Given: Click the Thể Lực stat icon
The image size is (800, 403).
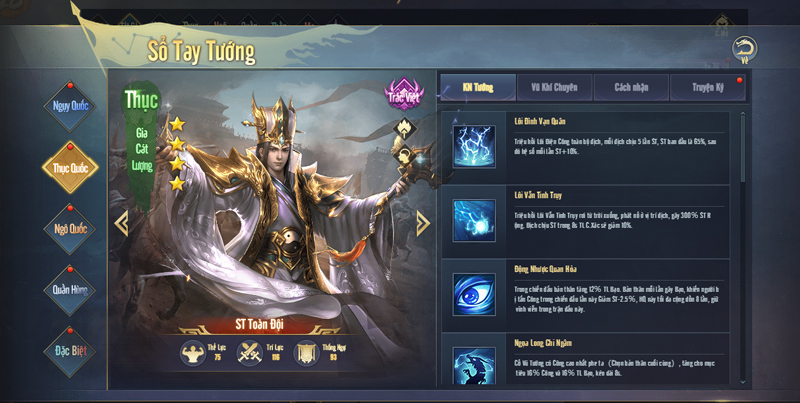Looking at the screenshot, I should pos(193,352).
